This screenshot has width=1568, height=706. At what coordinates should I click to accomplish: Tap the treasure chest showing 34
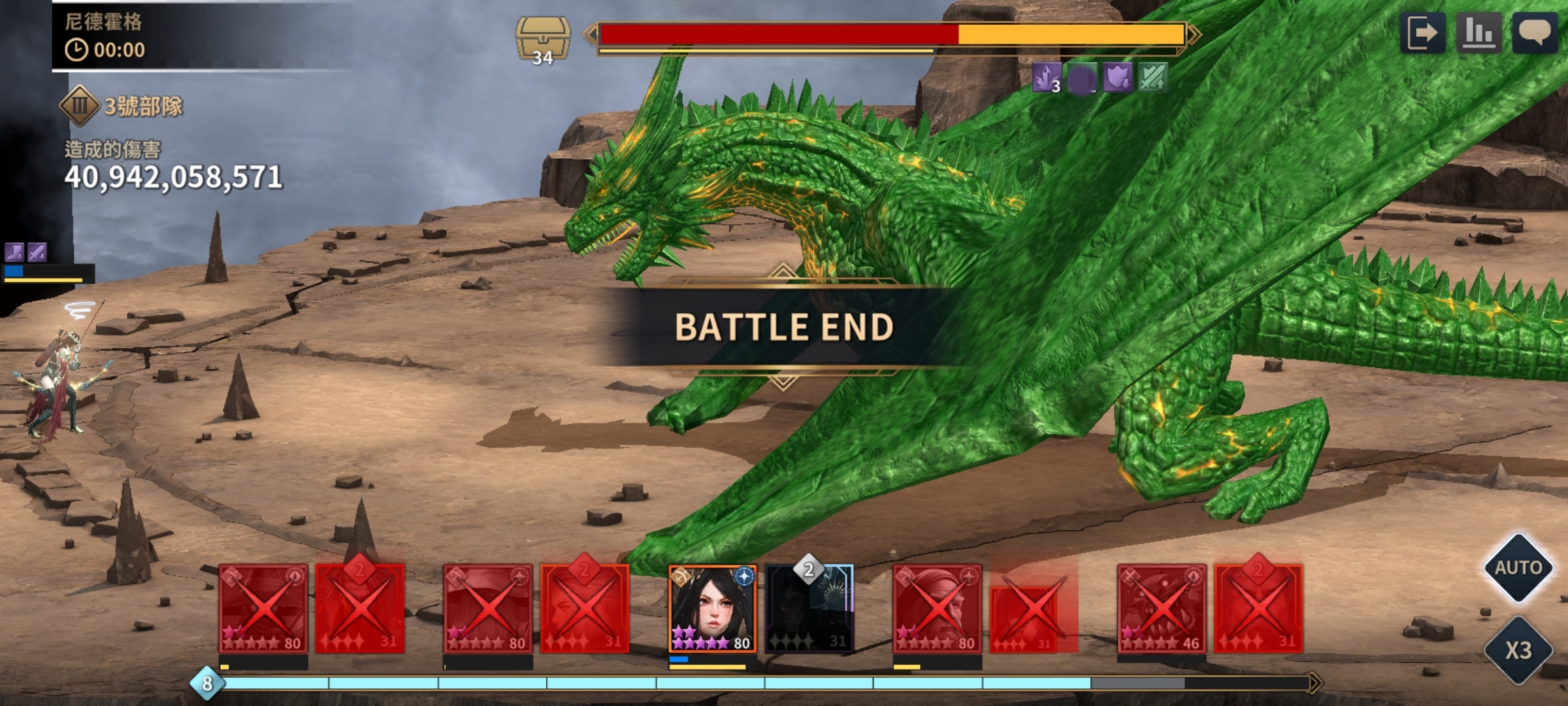point(542,41)
